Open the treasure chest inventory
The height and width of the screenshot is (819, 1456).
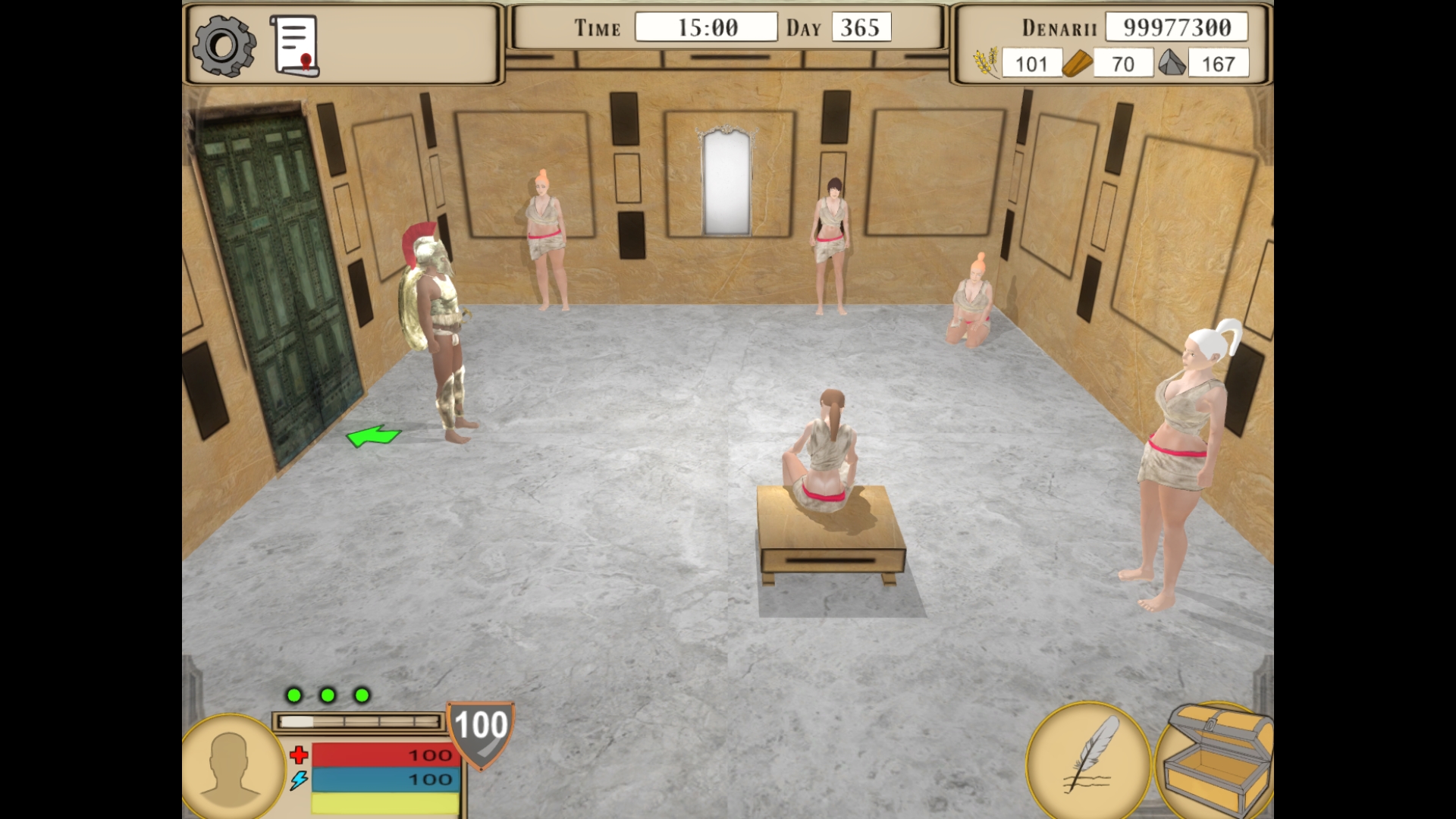click(x=1216, y=758)
